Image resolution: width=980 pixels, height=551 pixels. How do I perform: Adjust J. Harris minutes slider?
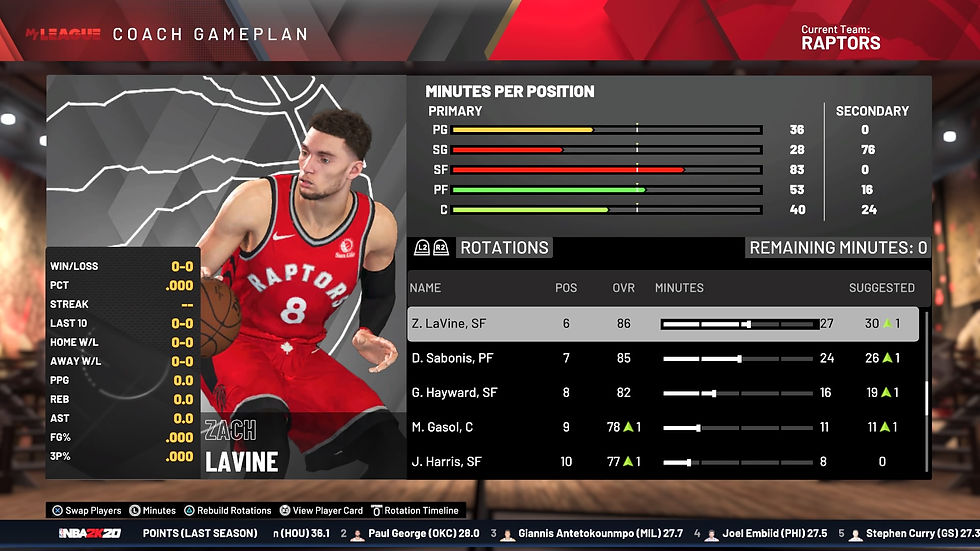[x=738, y=462]
